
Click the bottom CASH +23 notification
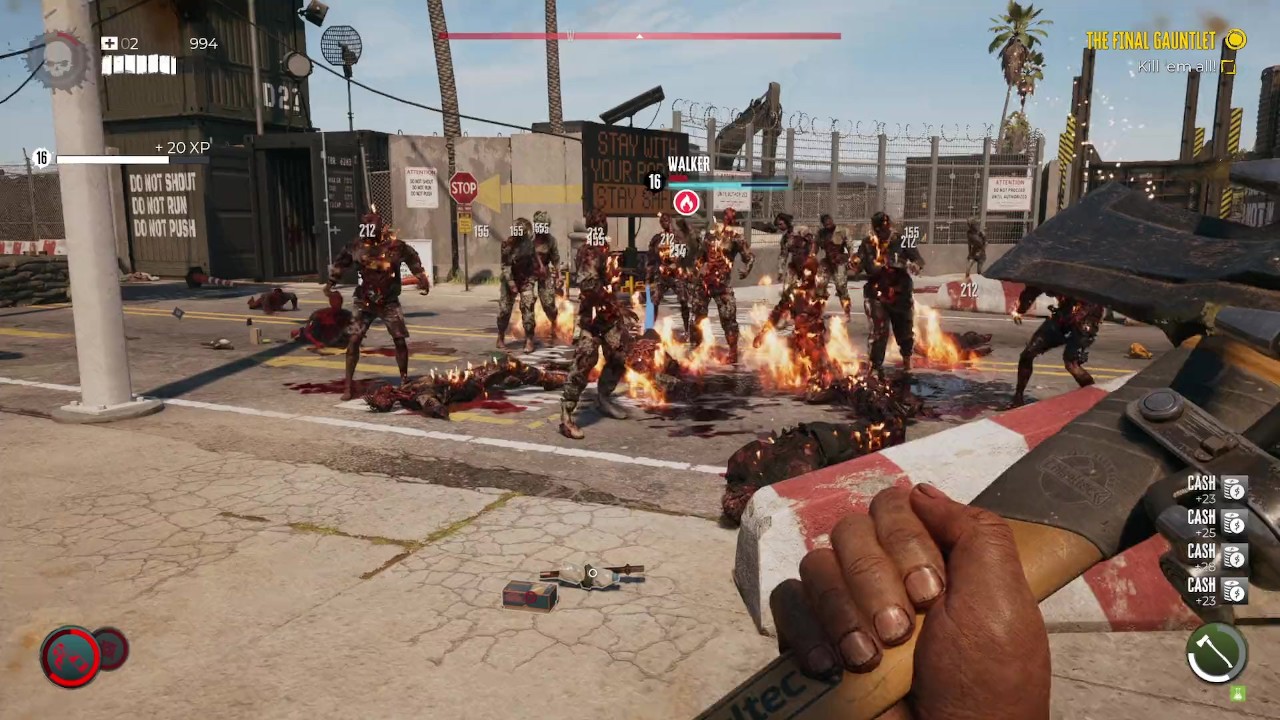pos(1201,591)
